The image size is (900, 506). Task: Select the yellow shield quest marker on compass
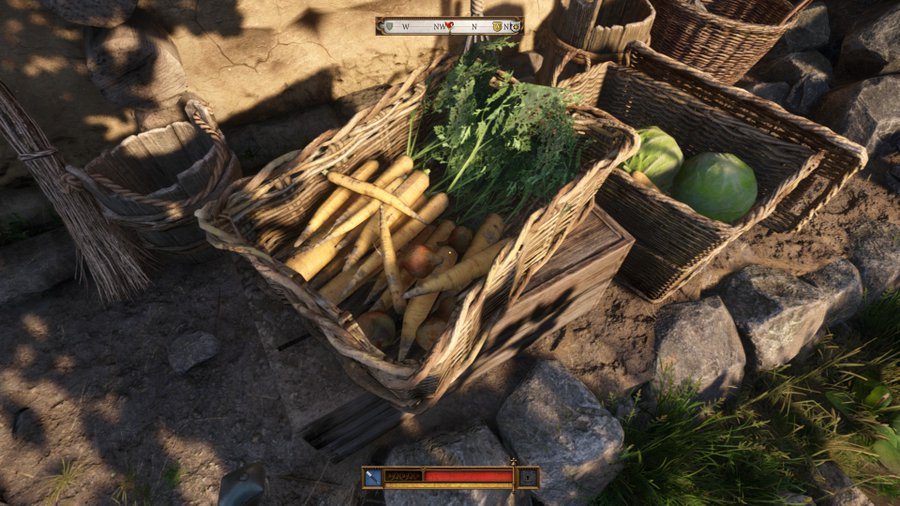click(x=497, y=26)
